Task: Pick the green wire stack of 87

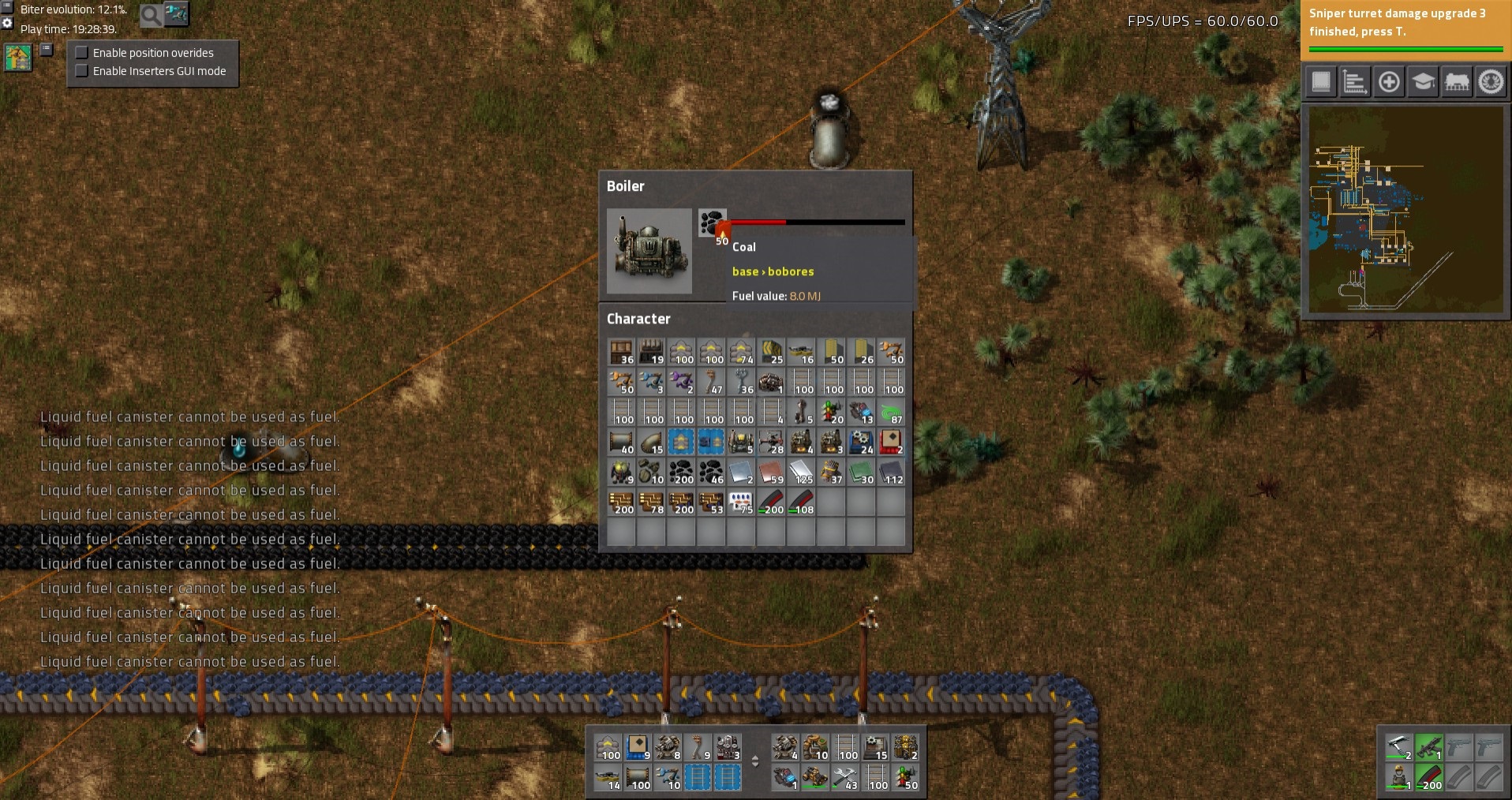Action: [x=891, y=413]
